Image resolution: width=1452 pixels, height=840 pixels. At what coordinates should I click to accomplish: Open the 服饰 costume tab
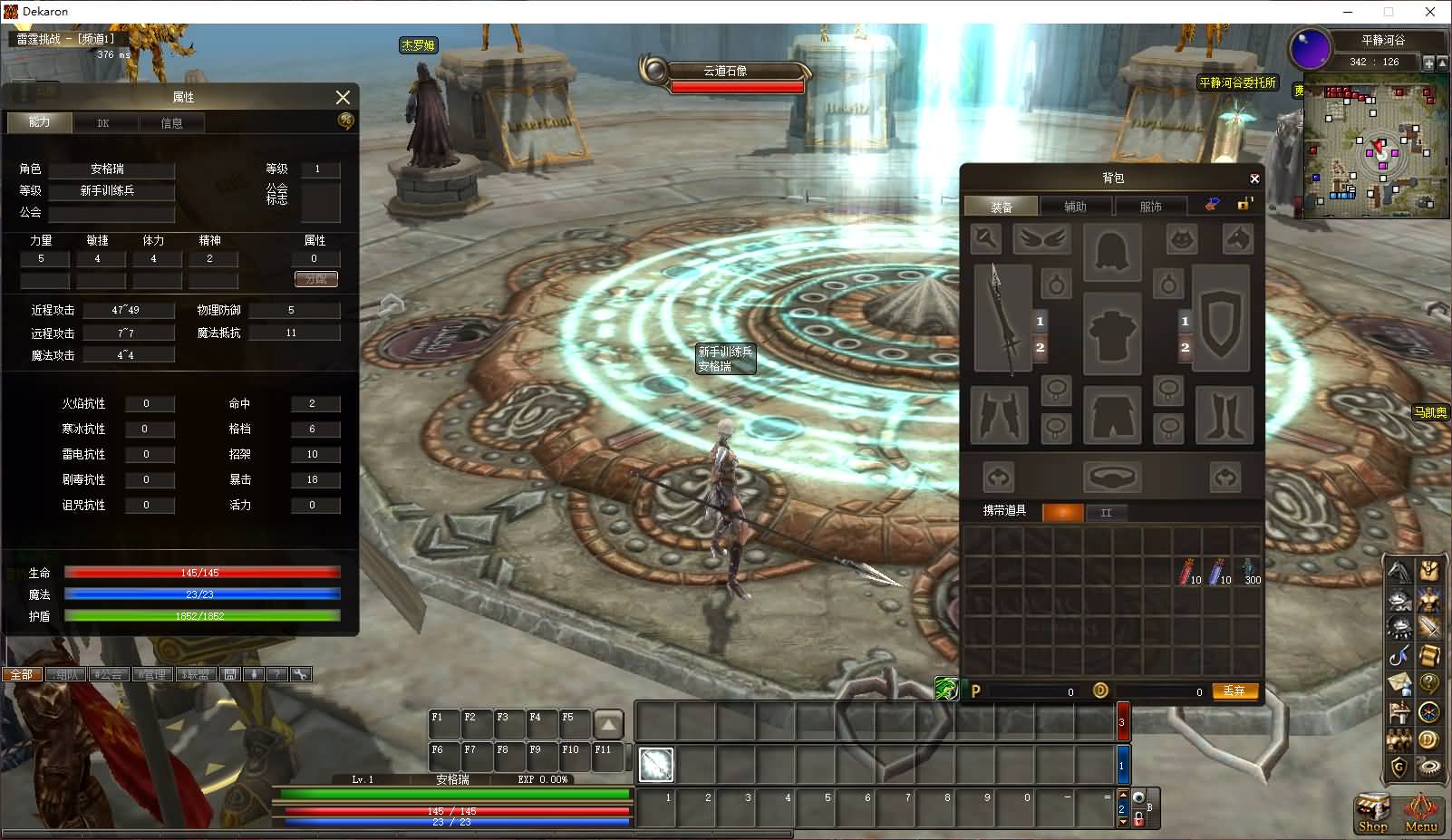point(1150,207)
